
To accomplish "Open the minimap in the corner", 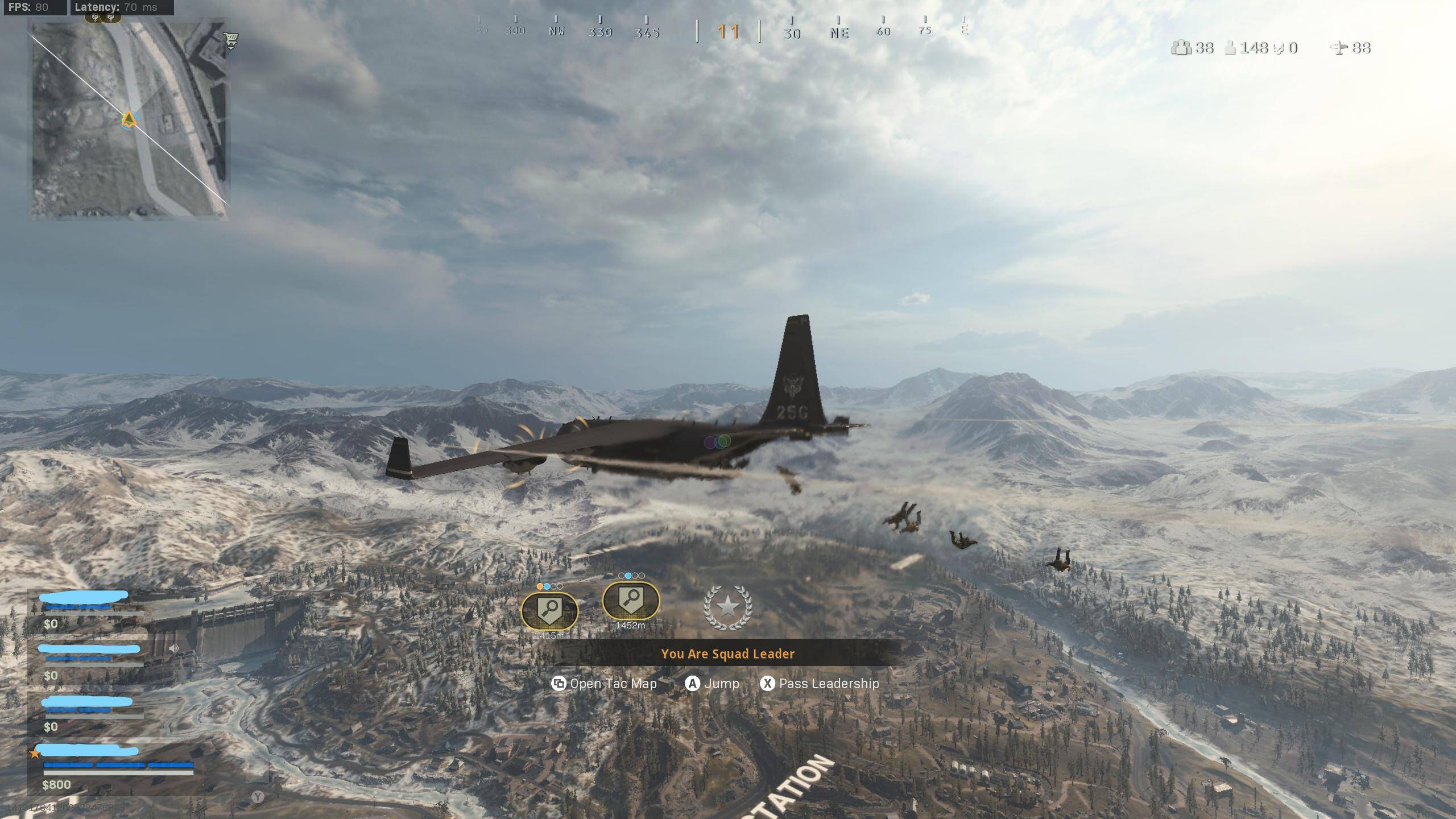I will click(x=130, y=119).
